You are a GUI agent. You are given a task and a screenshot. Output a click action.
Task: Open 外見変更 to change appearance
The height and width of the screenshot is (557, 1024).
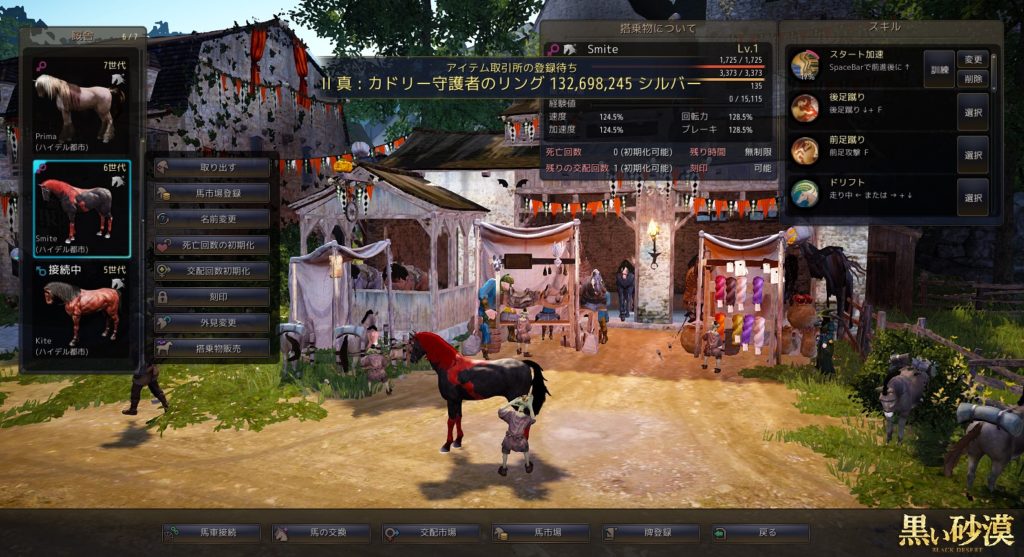(213, 323)
